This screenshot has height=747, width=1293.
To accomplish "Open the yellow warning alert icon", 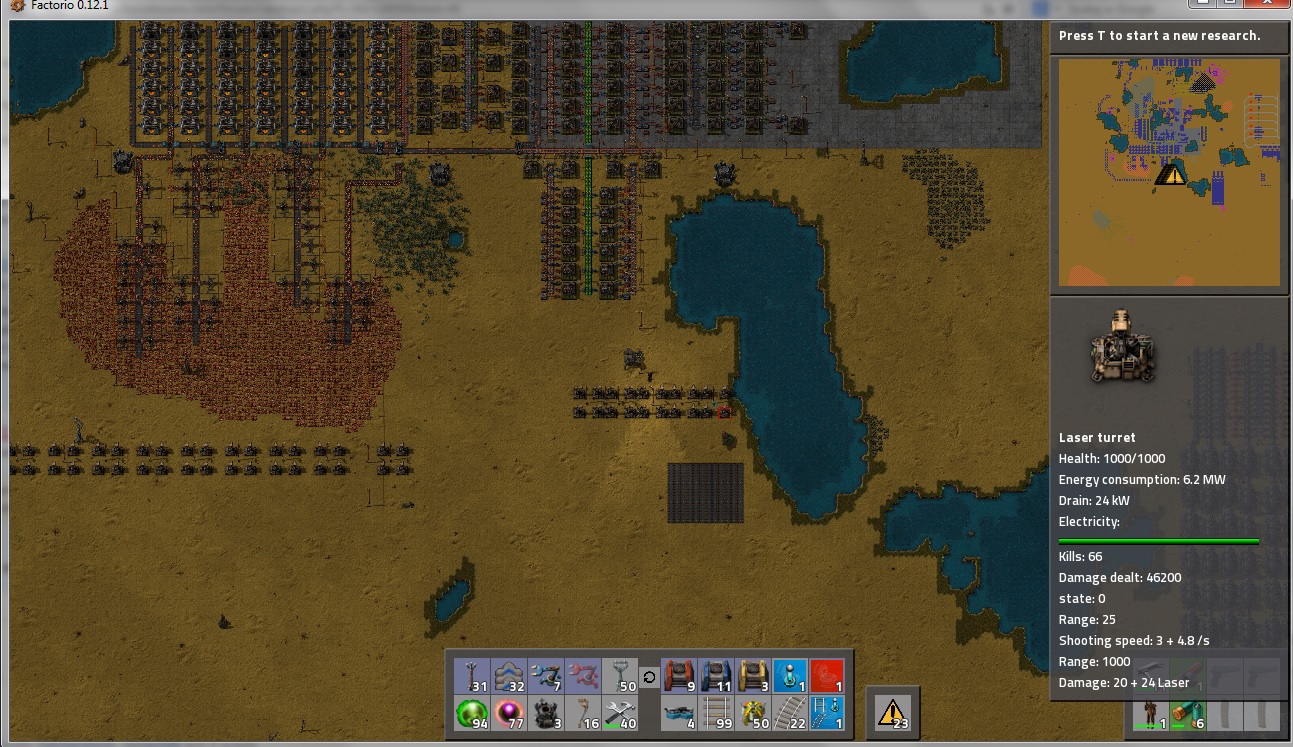I will [892, 711].
